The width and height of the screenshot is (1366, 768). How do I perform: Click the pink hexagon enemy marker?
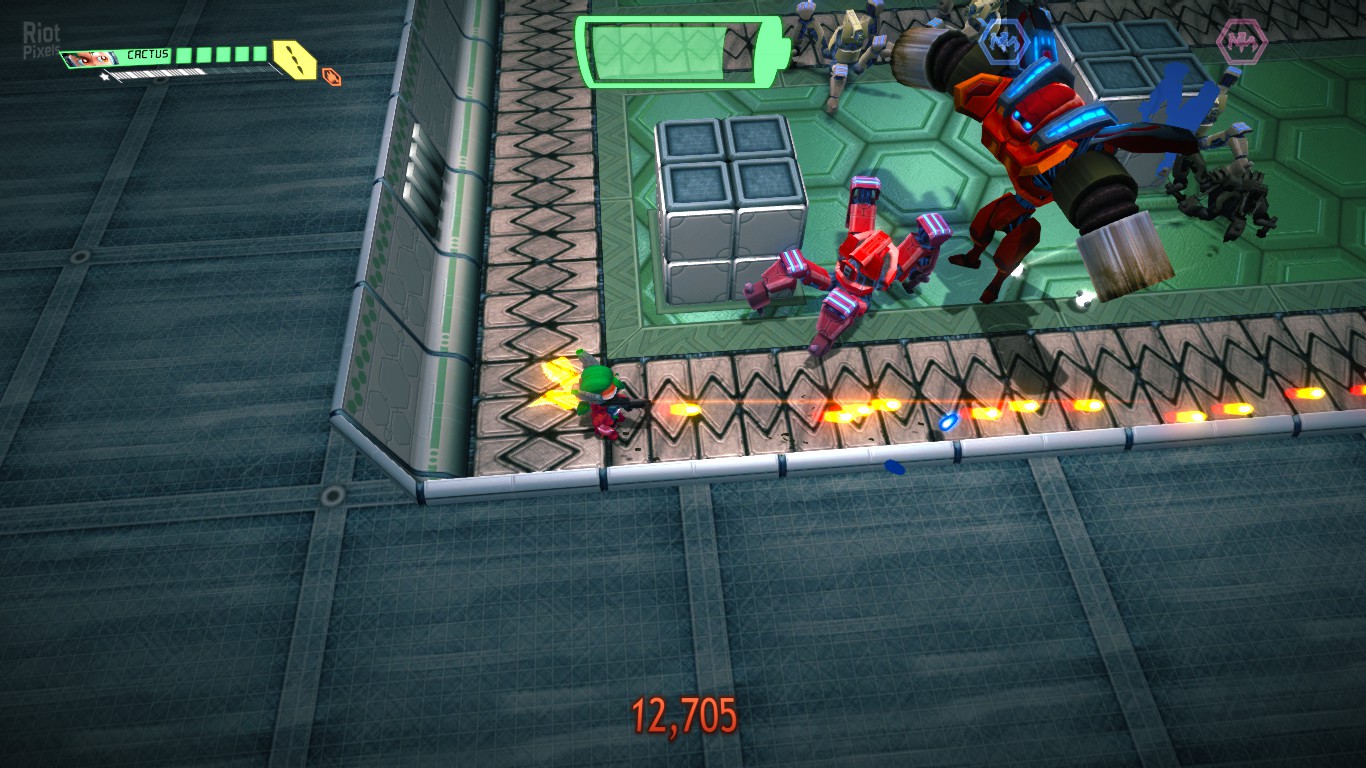click(x=1241, y=42)
